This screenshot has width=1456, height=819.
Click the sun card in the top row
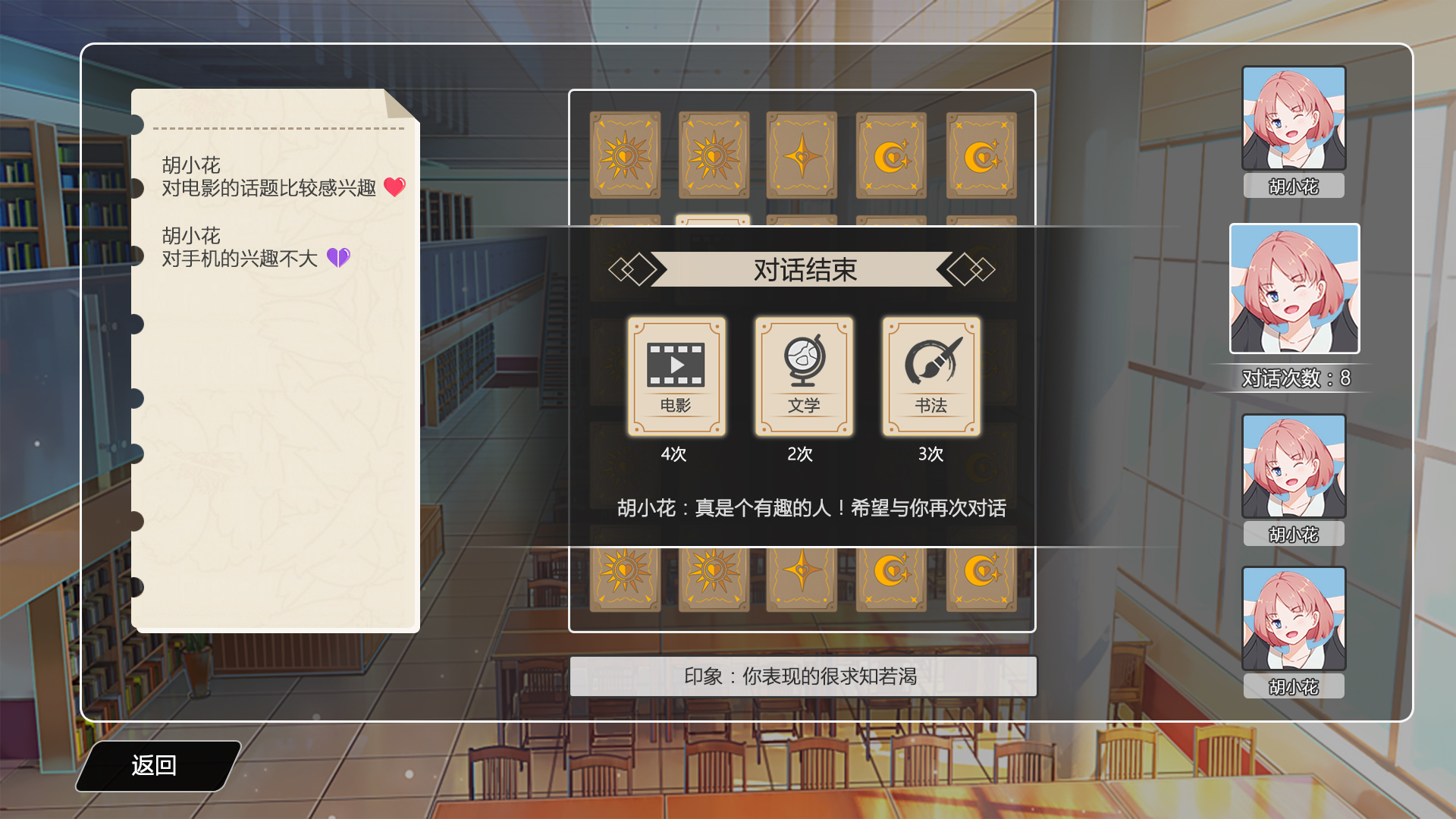[623, 154]
